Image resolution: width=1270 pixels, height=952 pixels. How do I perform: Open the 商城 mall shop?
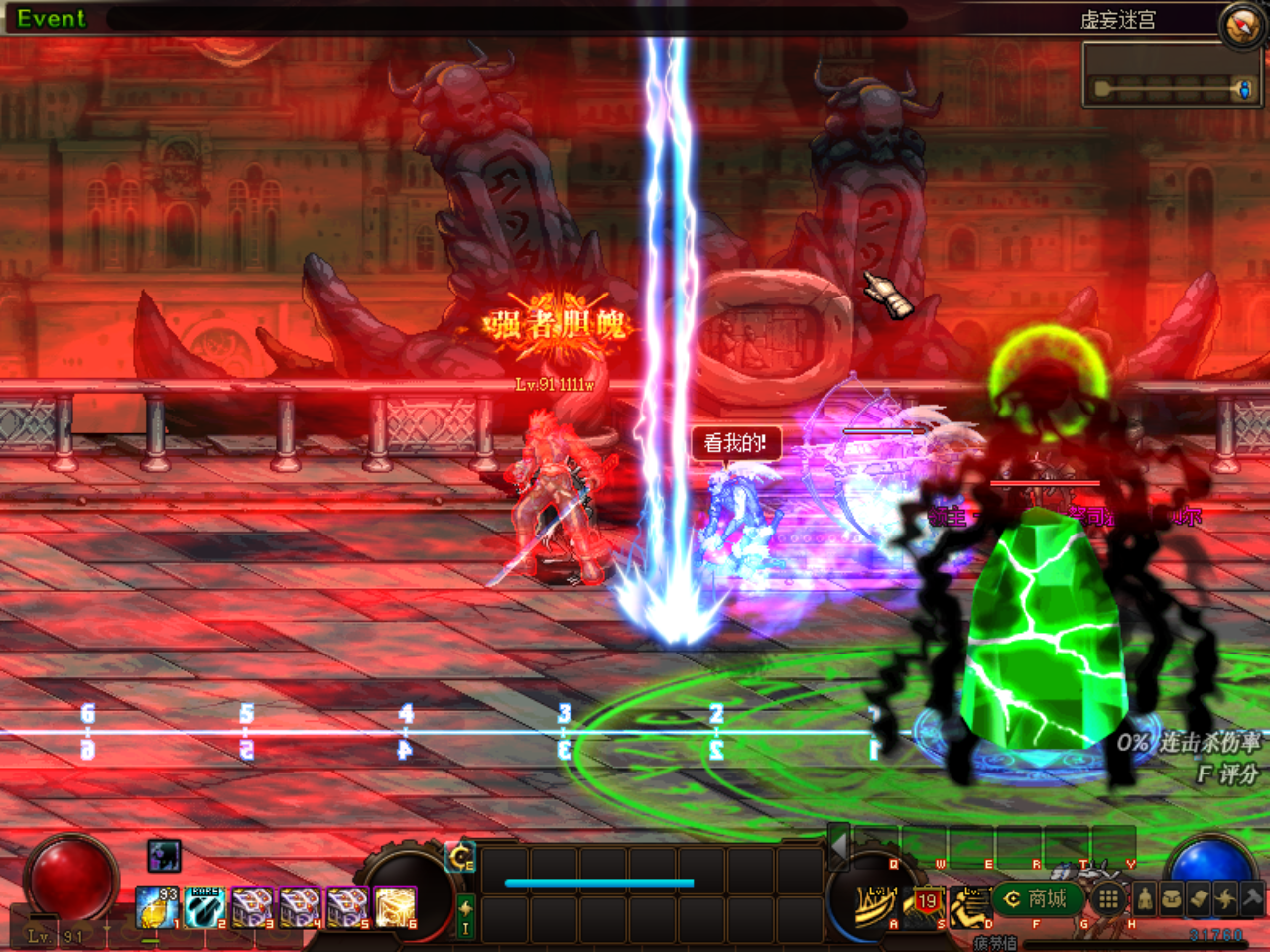[x=1036, y=899]
